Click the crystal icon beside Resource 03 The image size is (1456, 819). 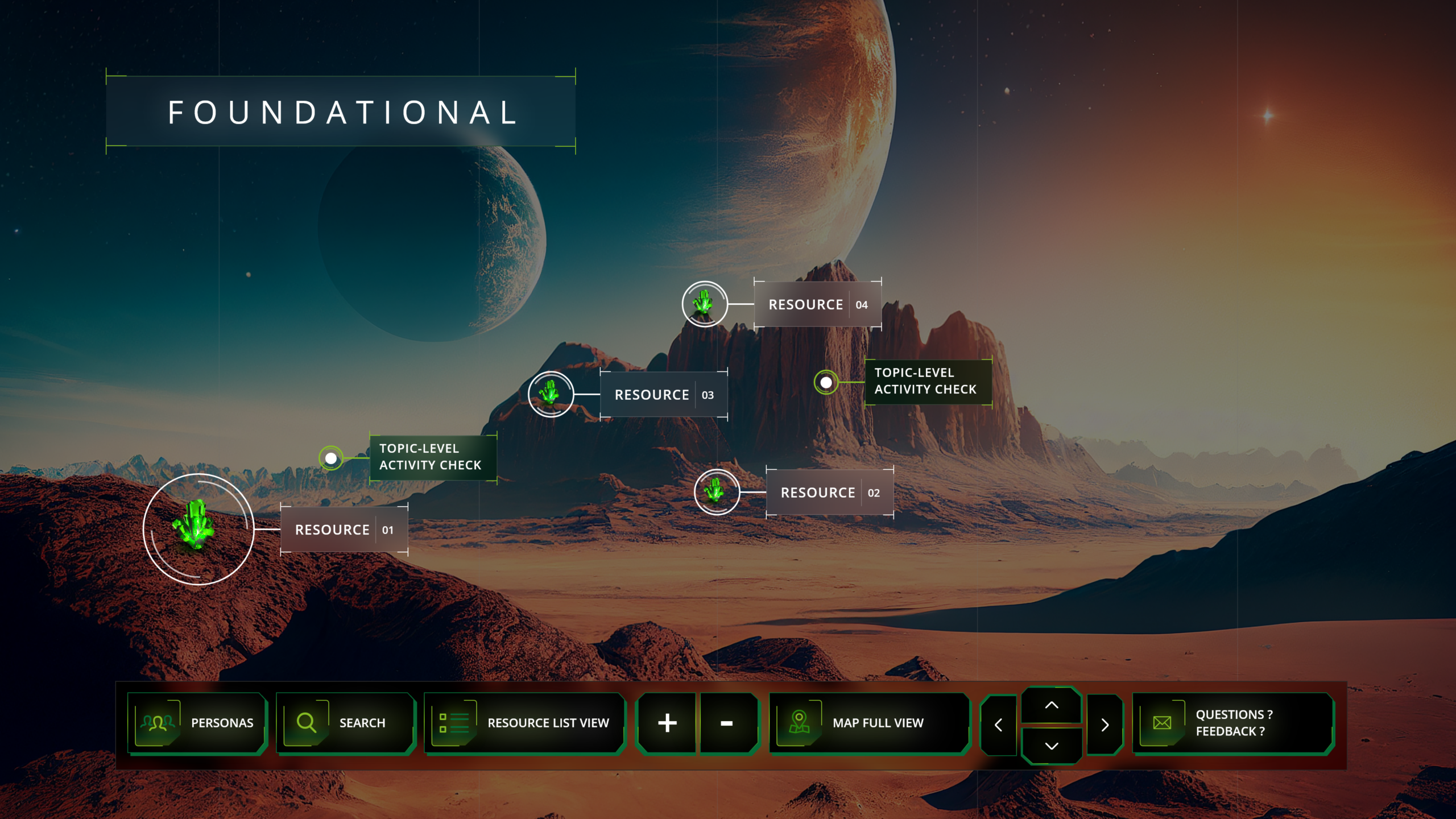coord(551,394)
